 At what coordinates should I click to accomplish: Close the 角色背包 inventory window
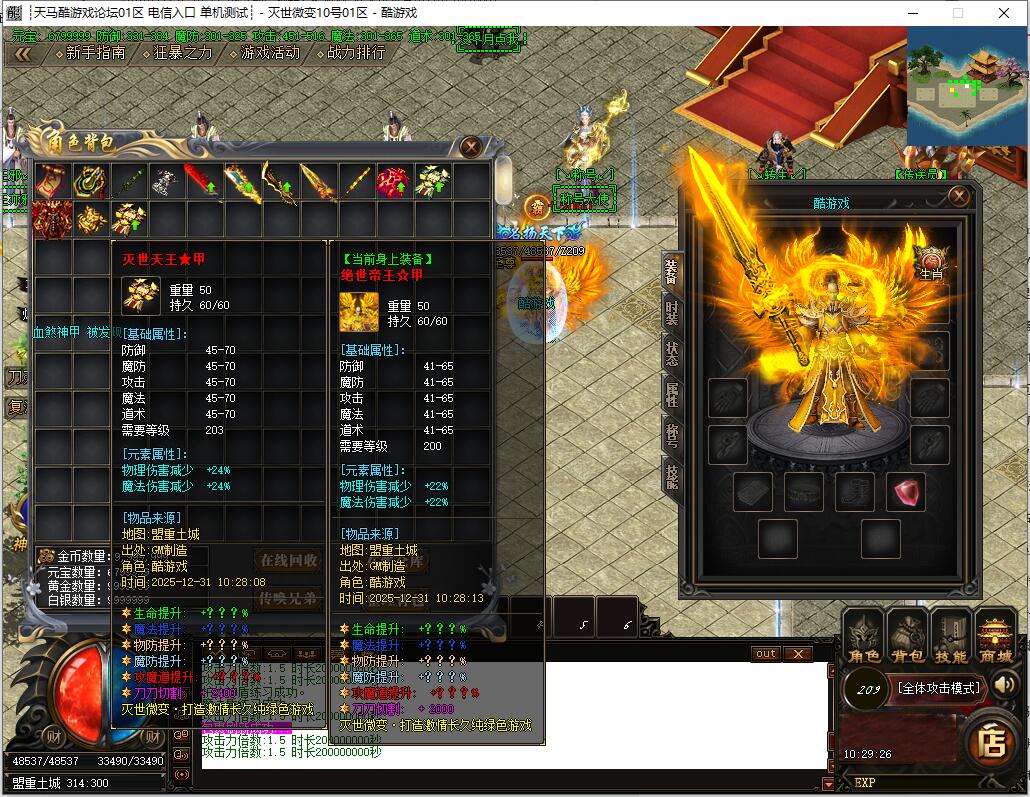[472, 147]
